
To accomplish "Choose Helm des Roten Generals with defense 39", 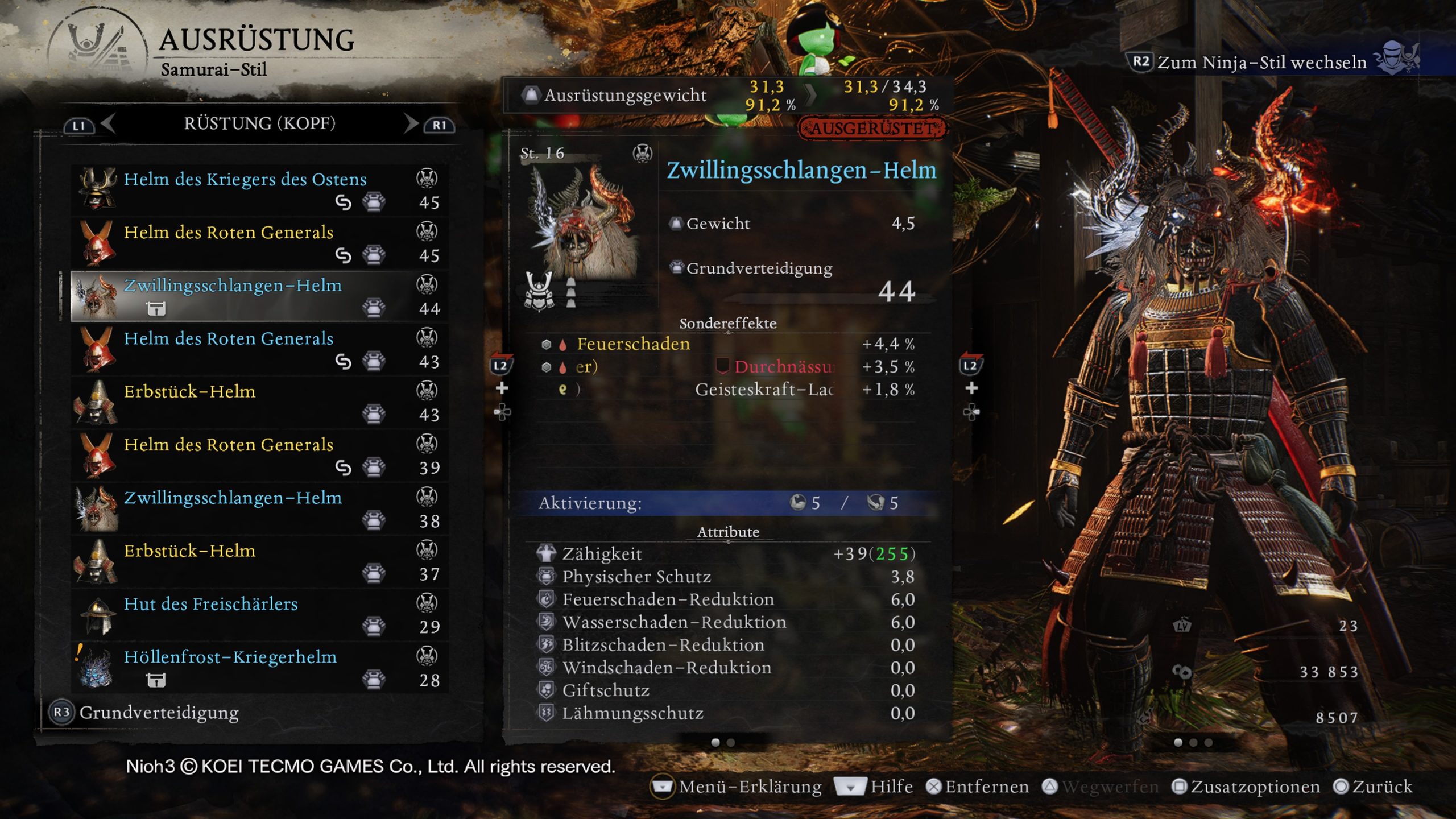I will (x=259, y=455).
